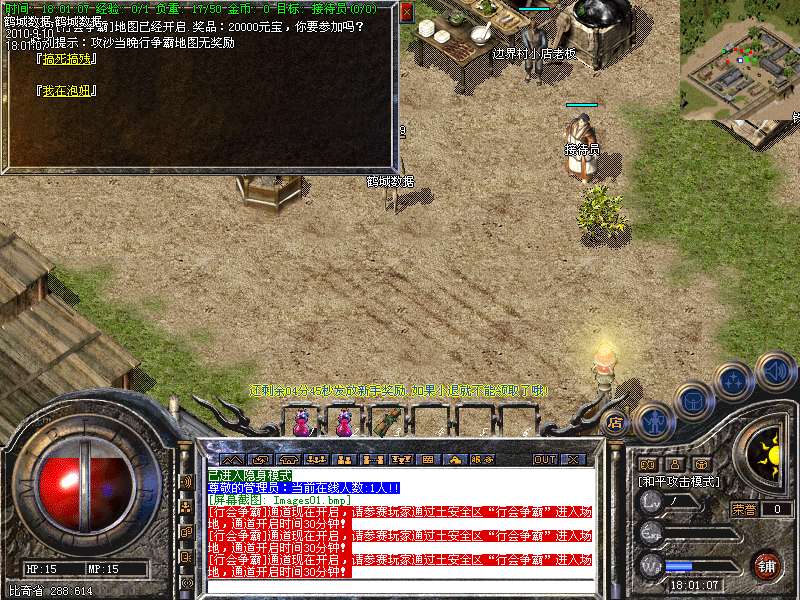Use the first pink potion in the belt

point(302,423)
